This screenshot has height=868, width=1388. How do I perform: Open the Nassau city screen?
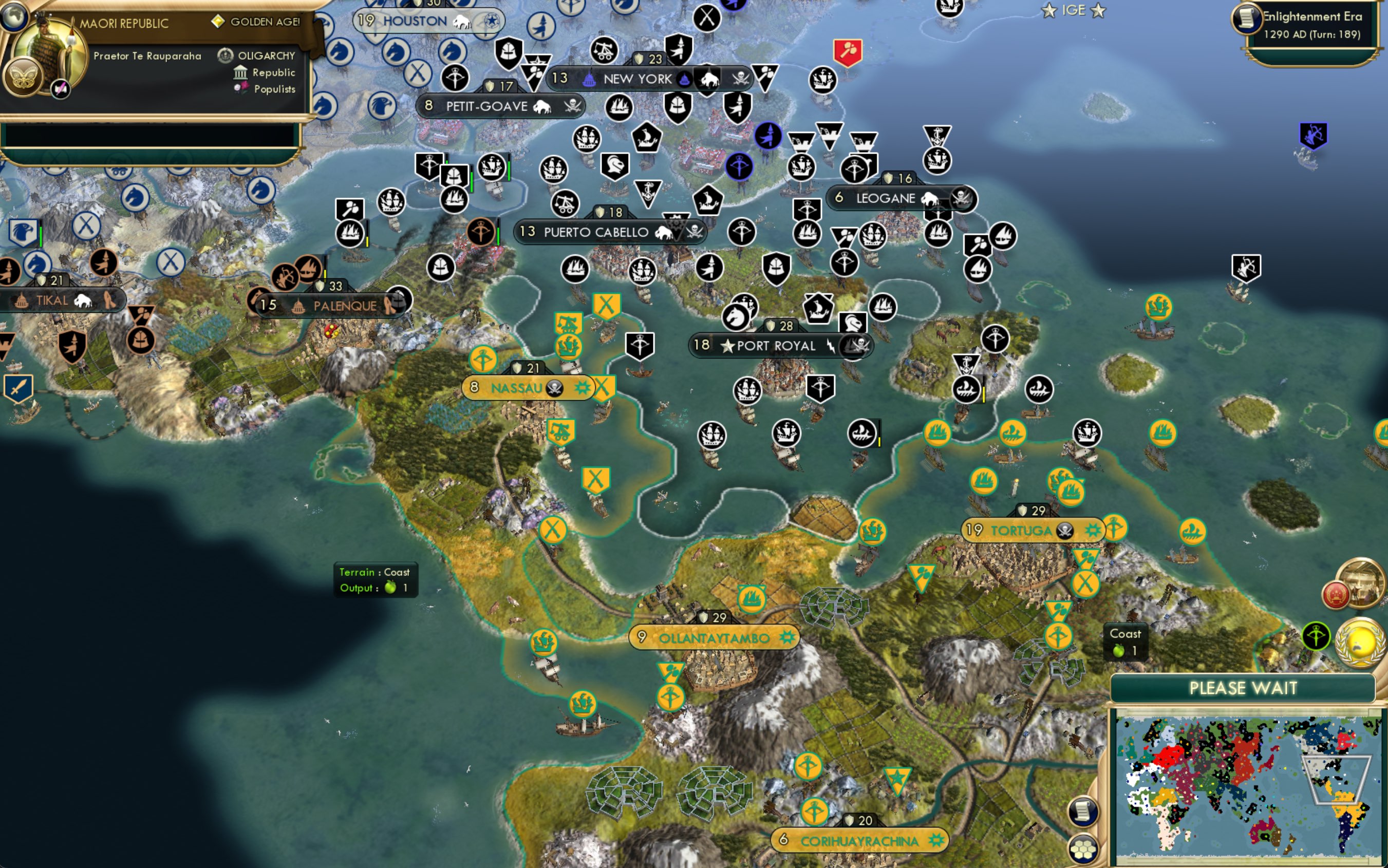coord(517,387)
